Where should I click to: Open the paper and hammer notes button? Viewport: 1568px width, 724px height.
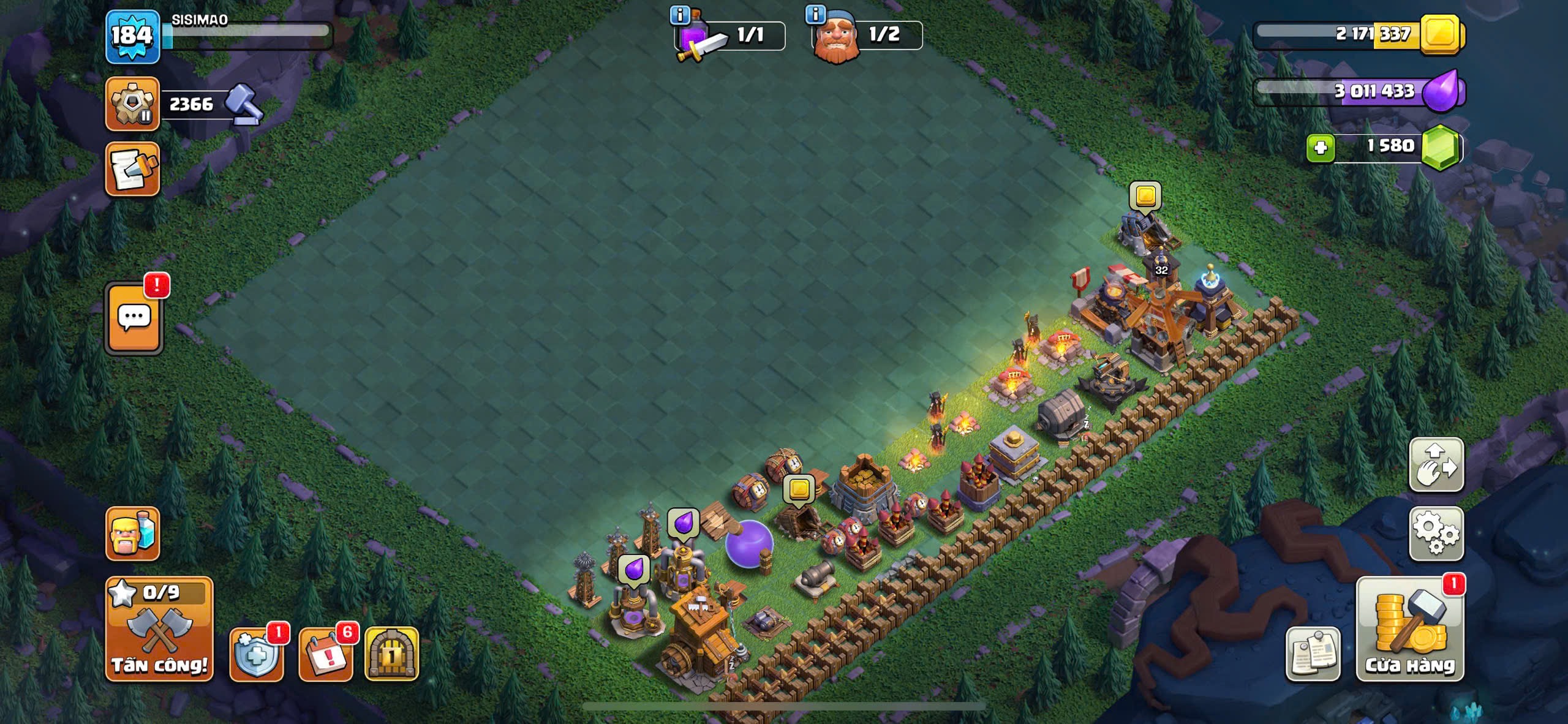click(x=132, y=170)
